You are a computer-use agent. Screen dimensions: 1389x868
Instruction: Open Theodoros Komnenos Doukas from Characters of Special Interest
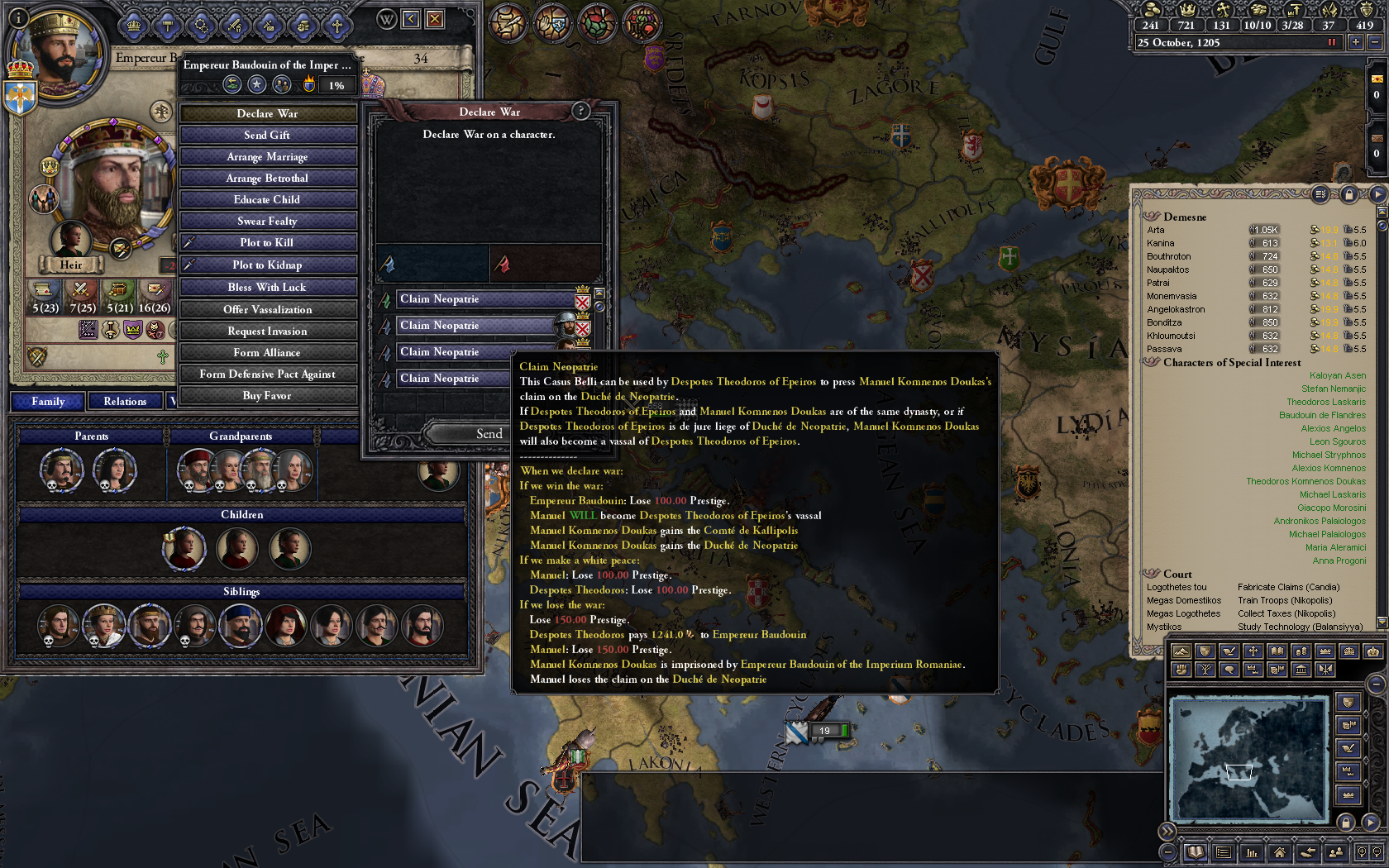[x=1306, y=480]
